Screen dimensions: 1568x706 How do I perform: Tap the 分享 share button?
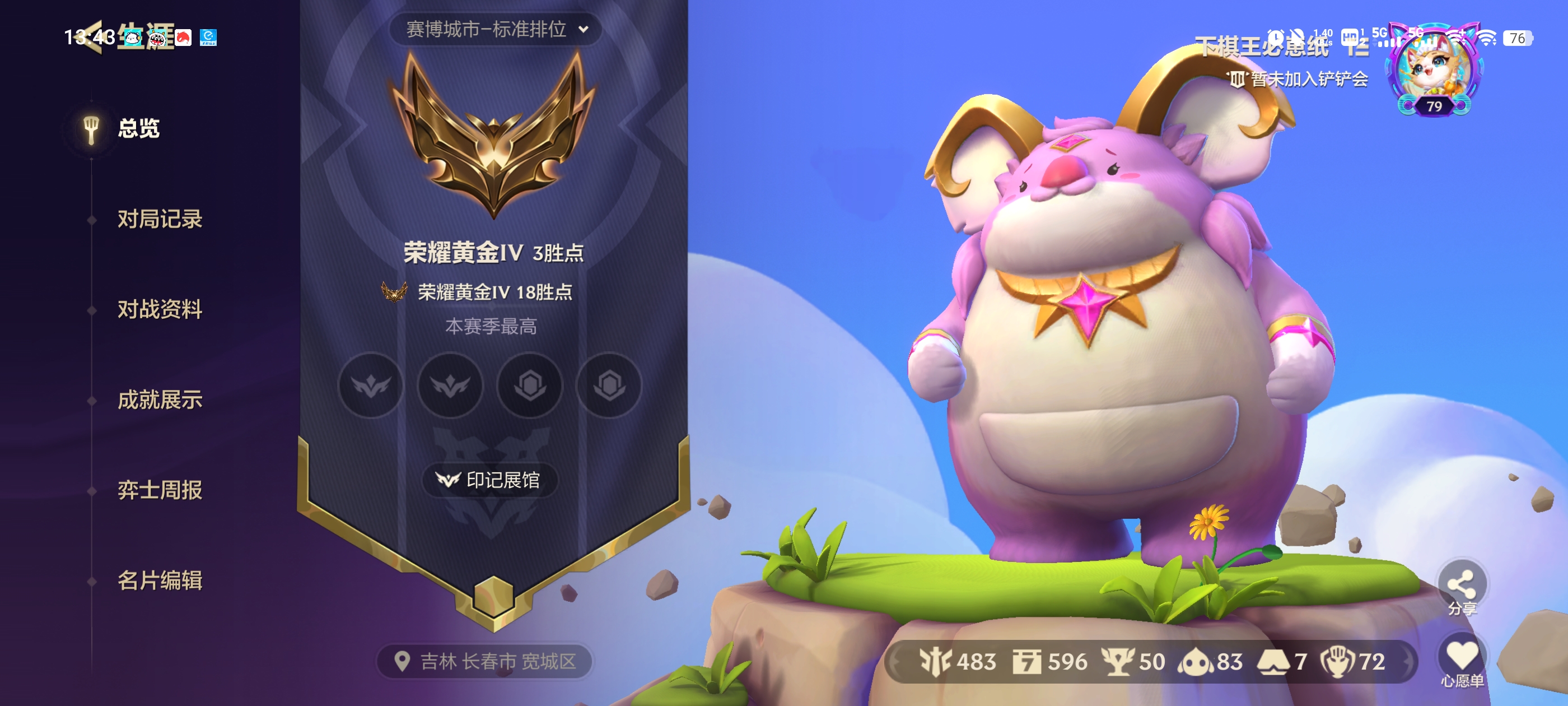1461,587
